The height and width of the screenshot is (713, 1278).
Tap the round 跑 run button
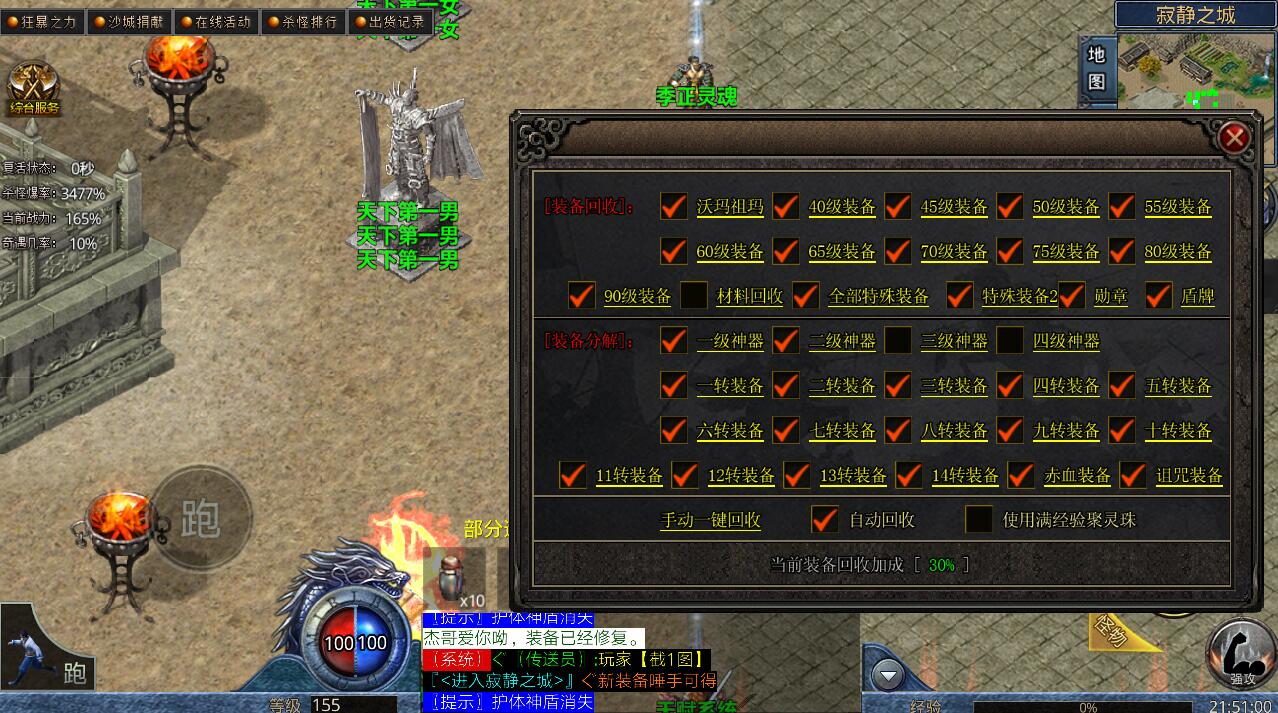point(201,517)
